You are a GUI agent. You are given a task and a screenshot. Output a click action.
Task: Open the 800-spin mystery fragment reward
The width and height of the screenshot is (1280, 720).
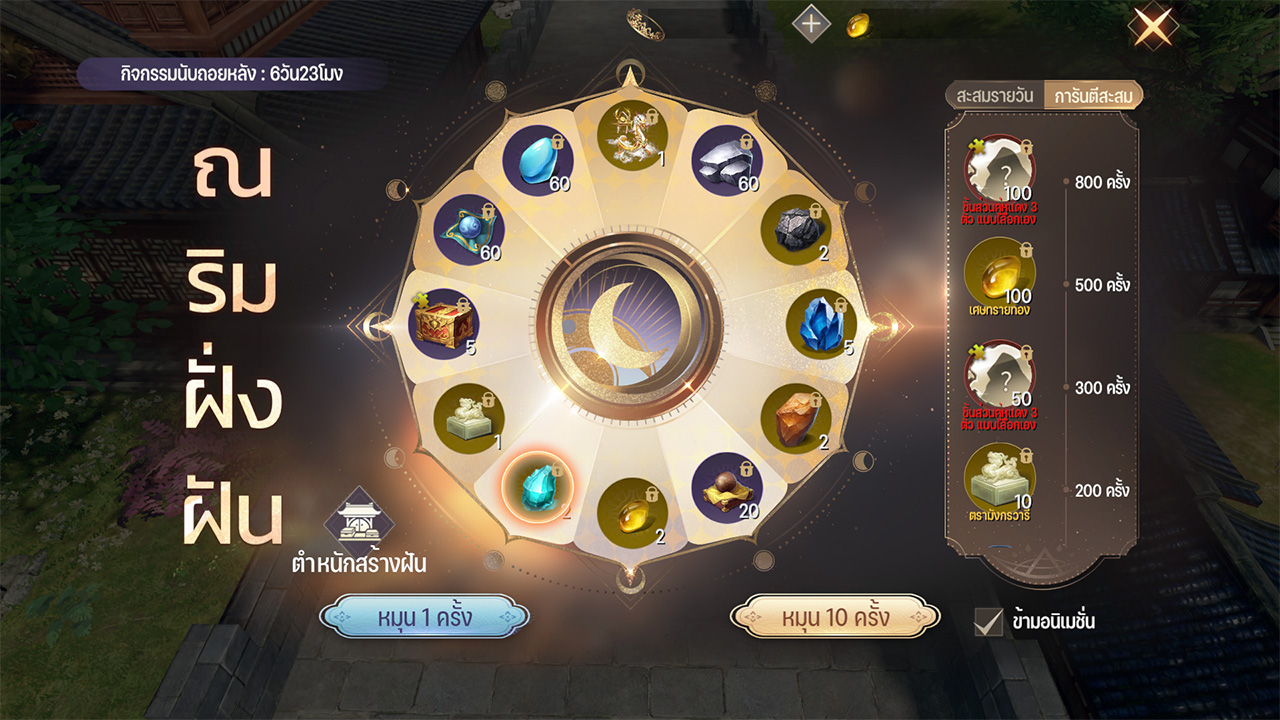point(999,170)
